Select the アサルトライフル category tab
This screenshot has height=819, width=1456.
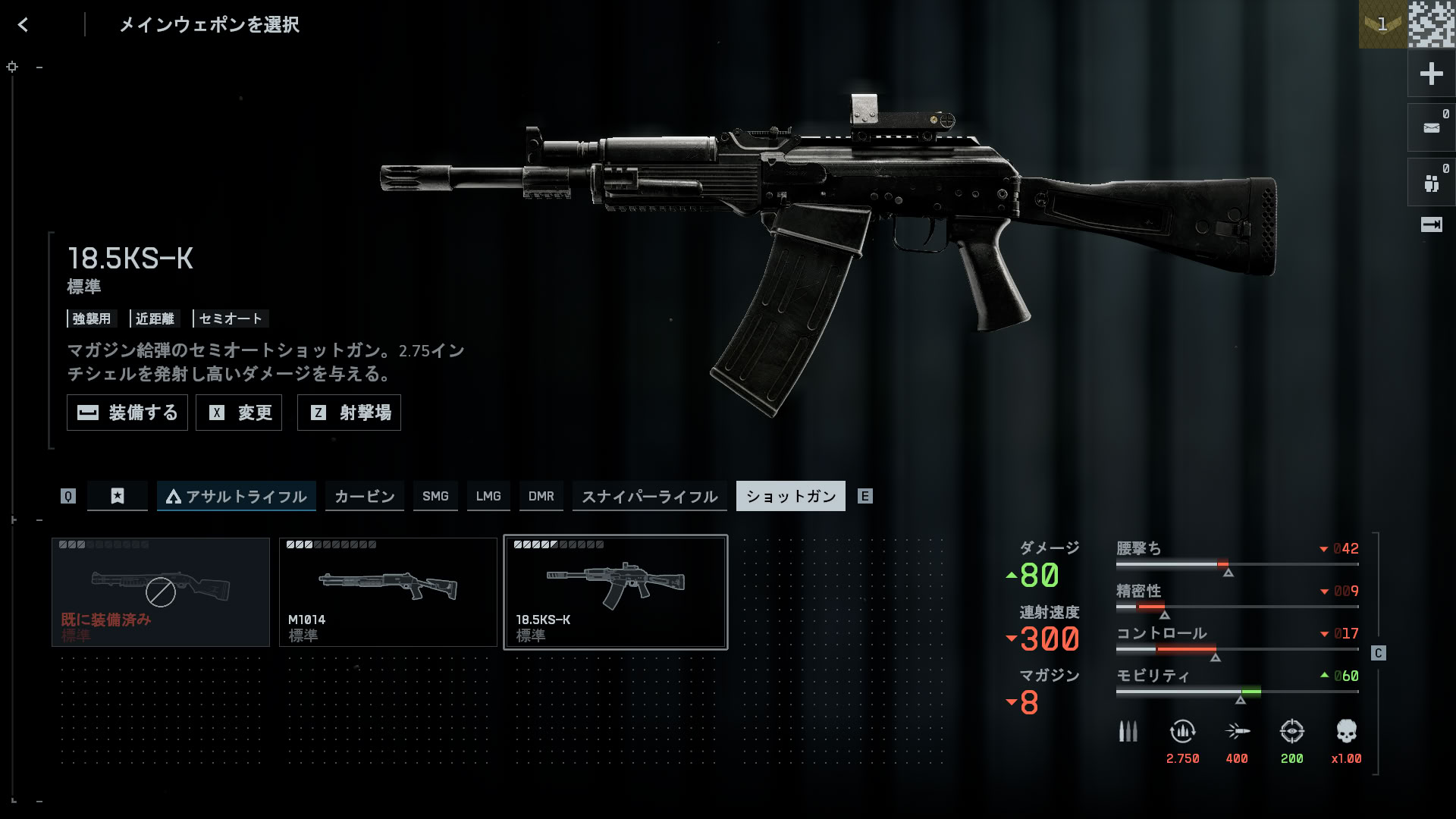coord(237,496)
